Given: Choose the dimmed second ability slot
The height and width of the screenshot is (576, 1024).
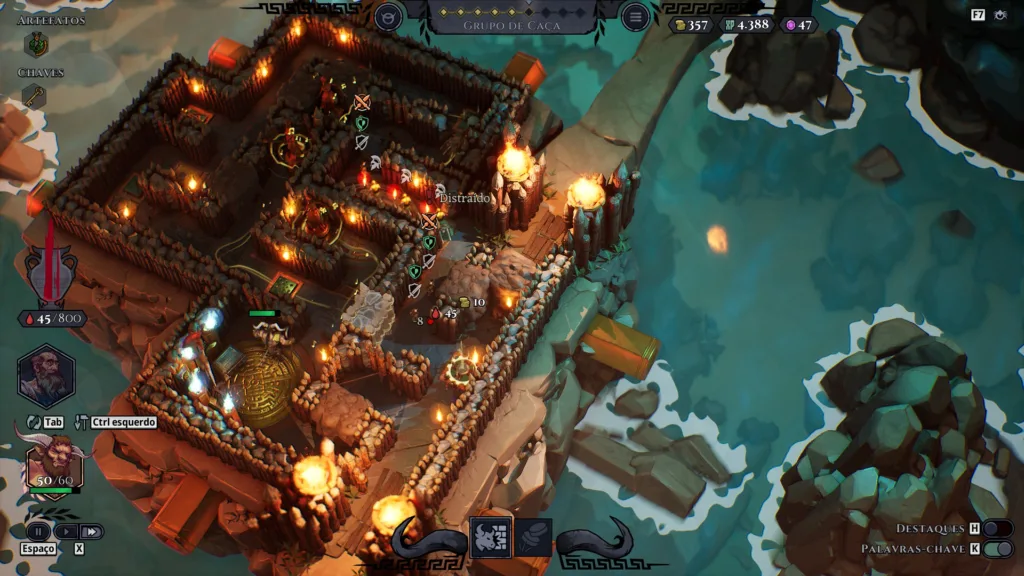Looking at the screenshot, I should 533,538.
